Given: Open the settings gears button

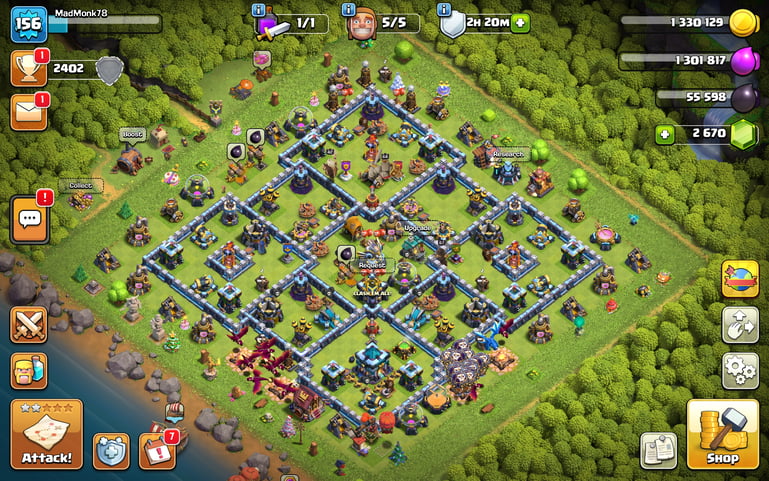Looking at the screenshot, I should coord(739,370).
